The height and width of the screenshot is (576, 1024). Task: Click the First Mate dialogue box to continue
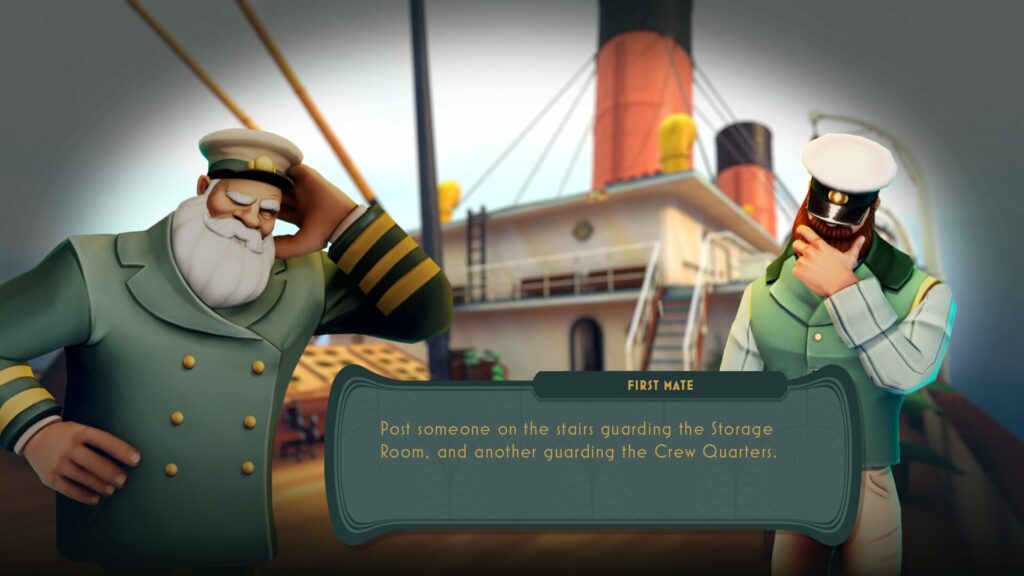coord(592,455)
